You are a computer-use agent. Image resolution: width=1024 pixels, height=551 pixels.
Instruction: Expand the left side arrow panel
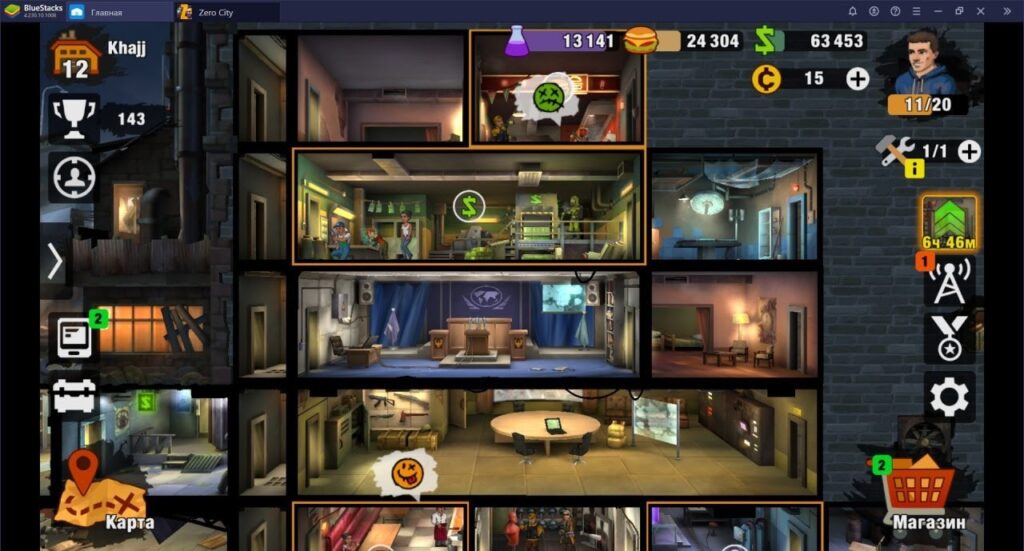[55, 261]
